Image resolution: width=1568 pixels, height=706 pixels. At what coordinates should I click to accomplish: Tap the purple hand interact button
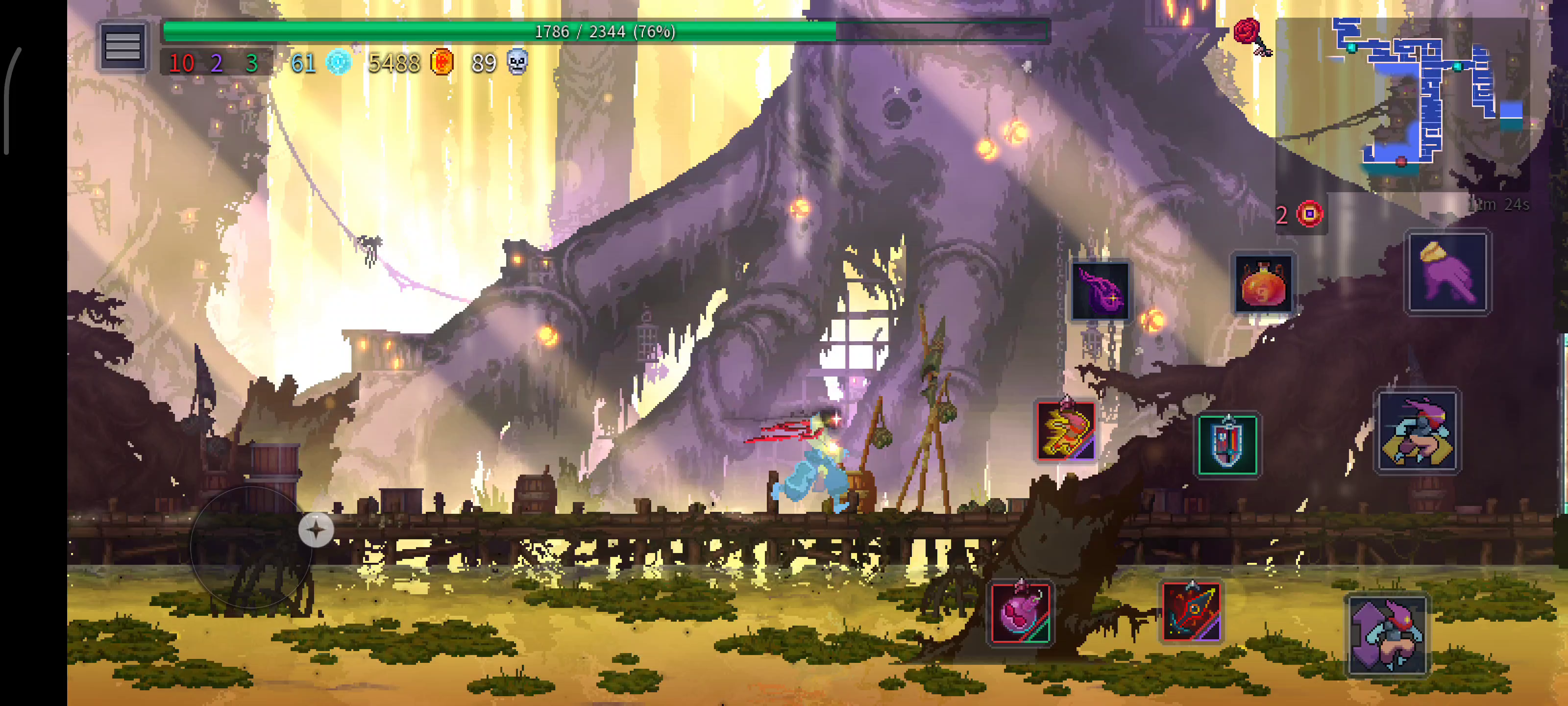click(1447, 272)
